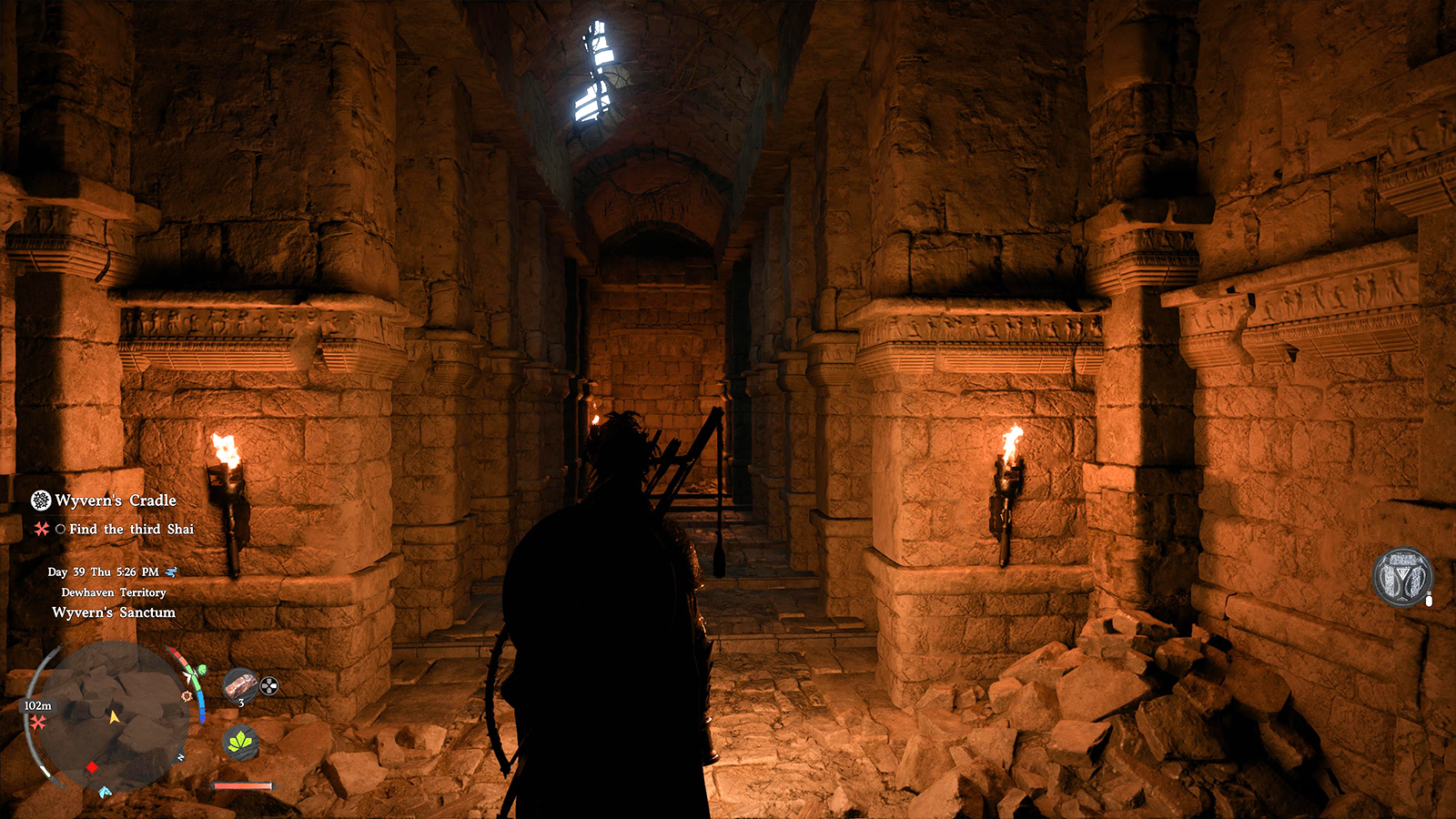This screenshot has width=1456, height=819.
Task: Toggle the empty objective circle before Find the third Shai
Action: point(59,530)
